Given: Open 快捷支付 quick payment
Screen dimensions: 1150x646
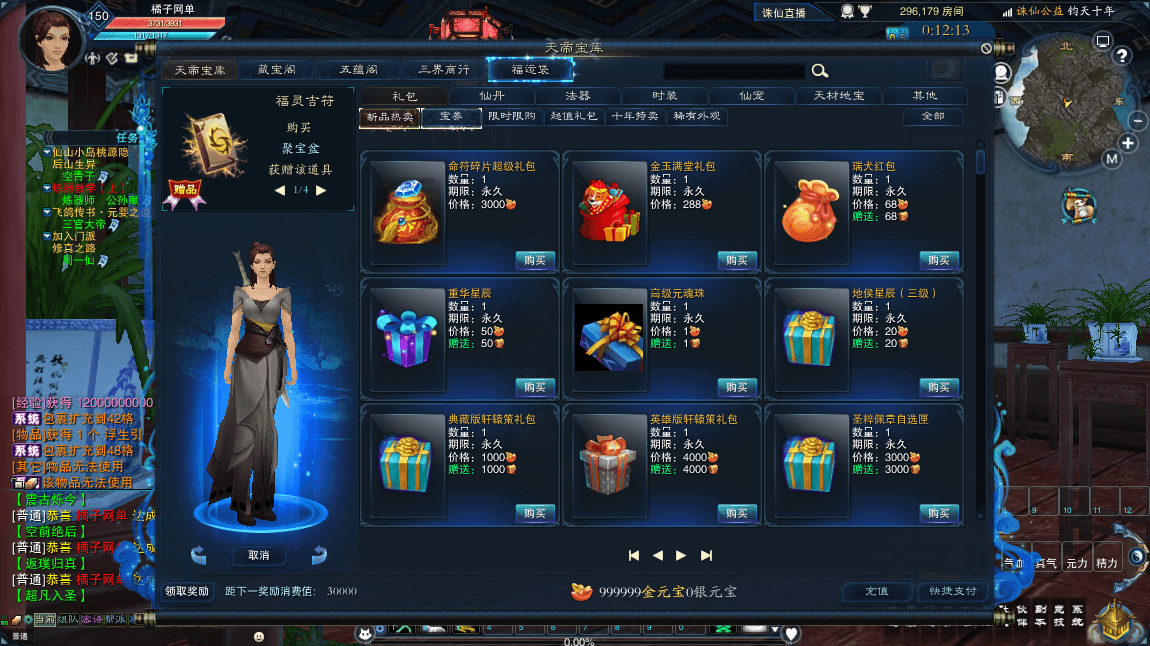Looking at the screenshot, I should [952, 591].
